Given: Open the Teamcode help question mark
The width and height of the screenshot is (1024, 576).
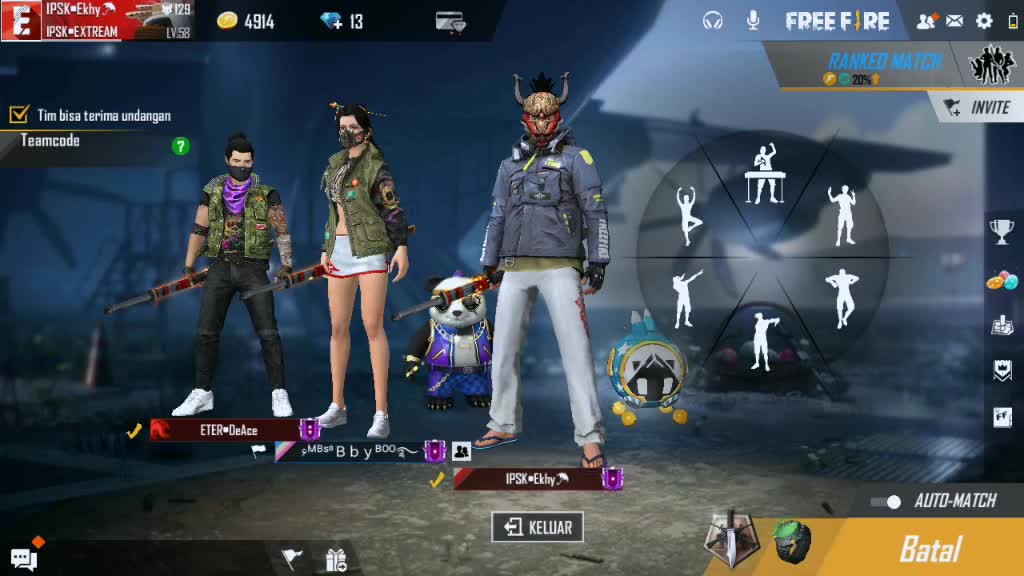Looking at the screenshot, I should (180, 146).
